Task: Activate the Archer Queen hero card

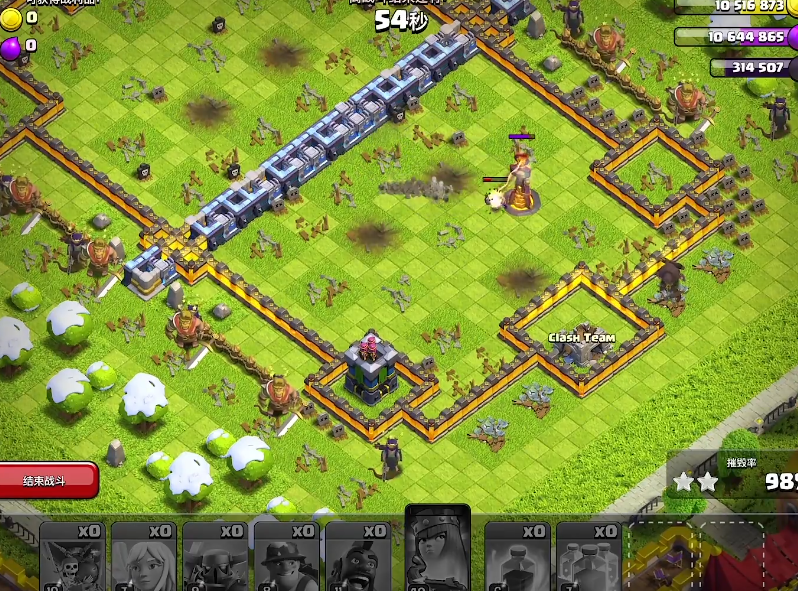Action: (437, 548)
